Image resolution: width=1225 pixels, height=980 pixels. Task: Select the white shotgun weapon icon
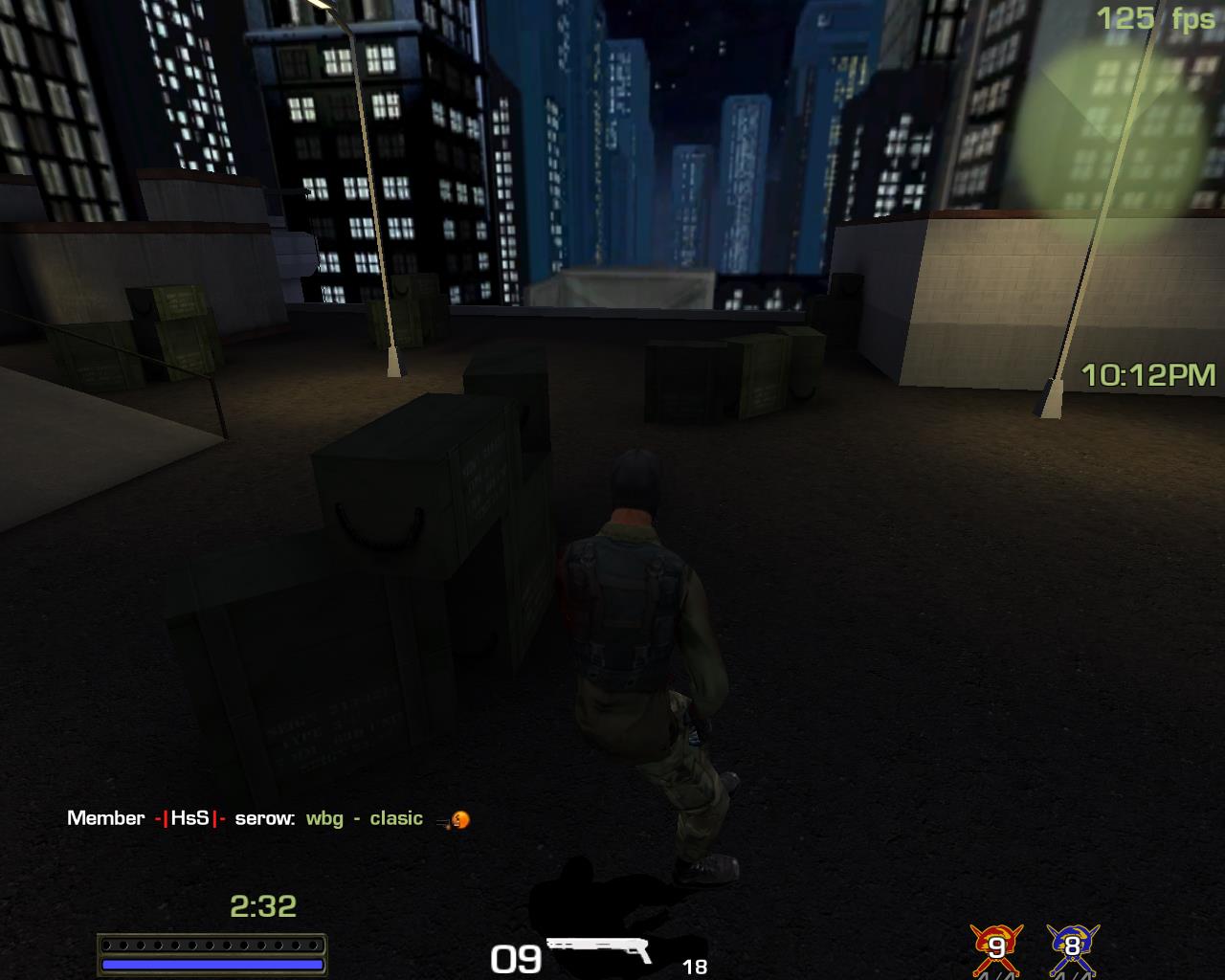[599, 949]
